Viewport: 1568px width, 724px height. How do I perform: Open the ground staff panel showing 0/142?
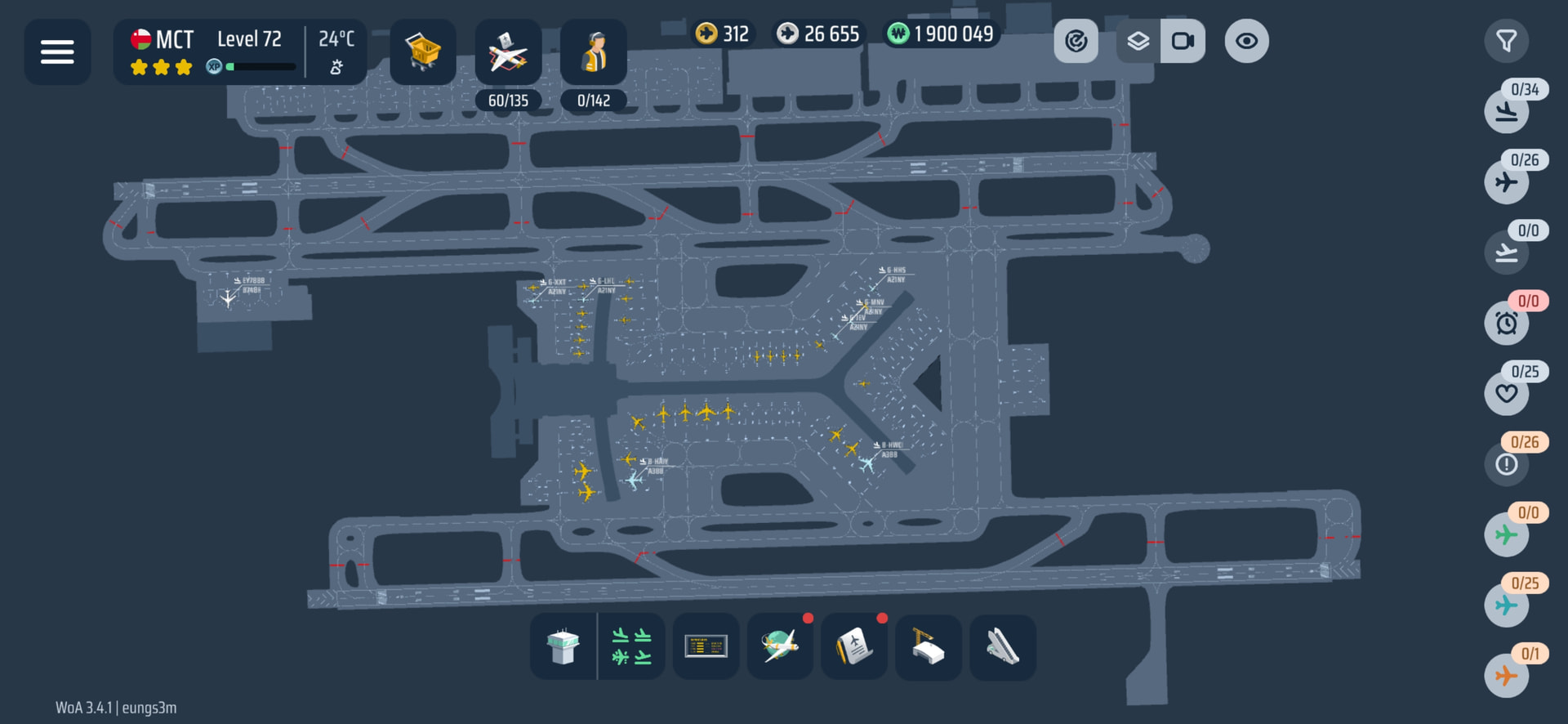pyautogui.click(x=594, y=53)
